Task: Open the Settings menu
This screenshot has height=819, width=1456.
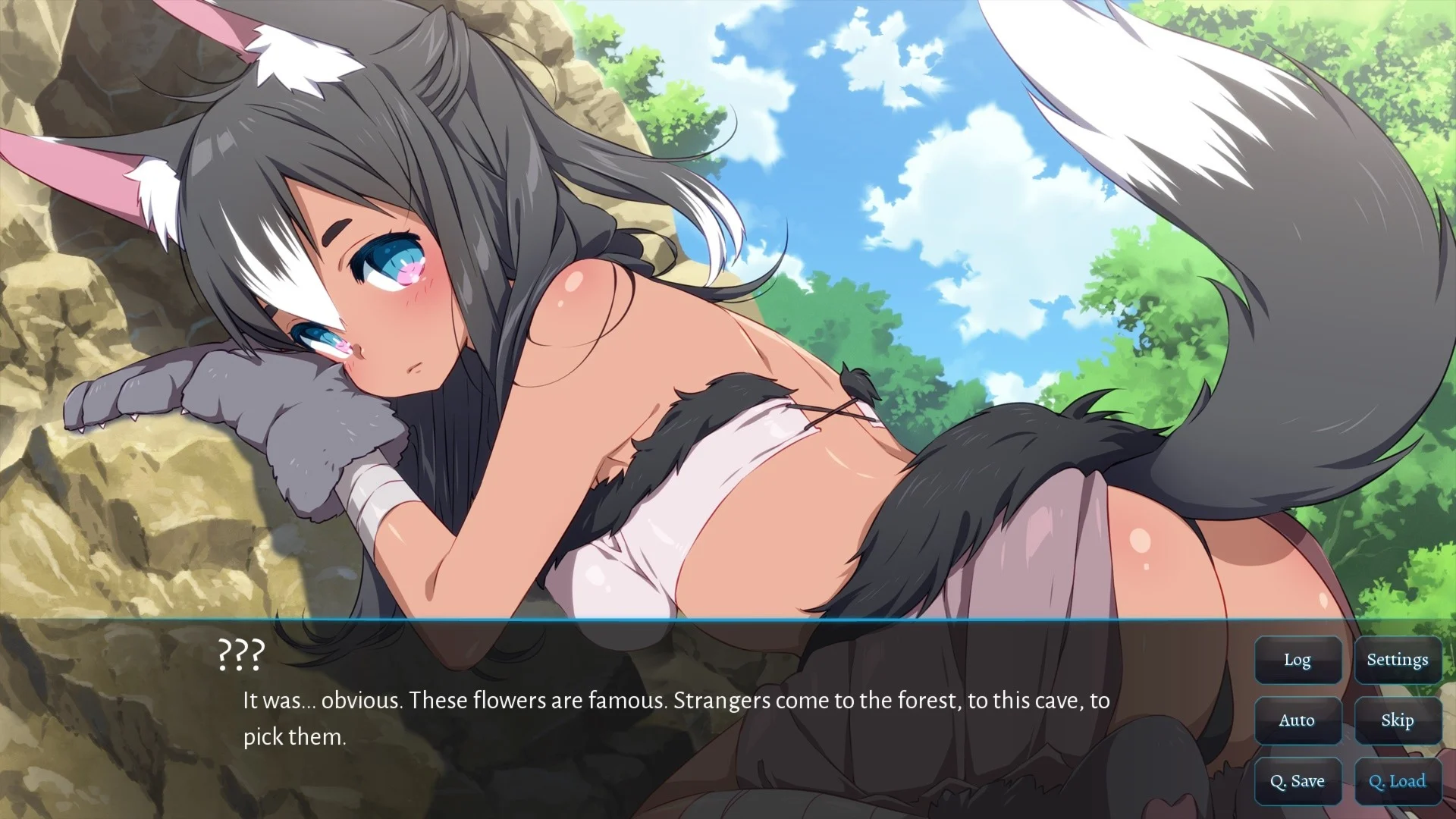Action: (1398, 660)
